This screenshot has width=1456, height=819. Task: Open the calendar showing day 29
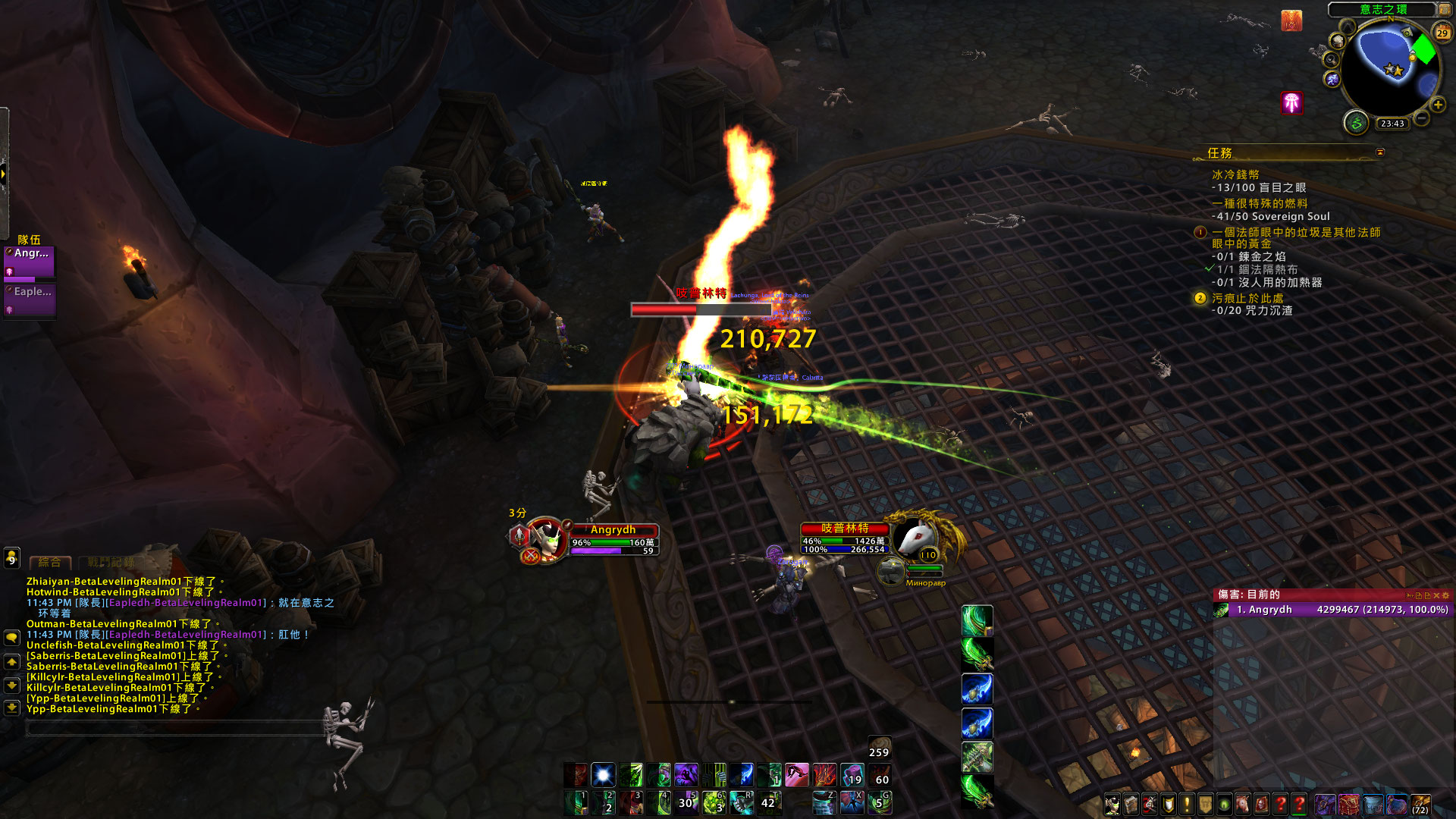point(1442,33)
